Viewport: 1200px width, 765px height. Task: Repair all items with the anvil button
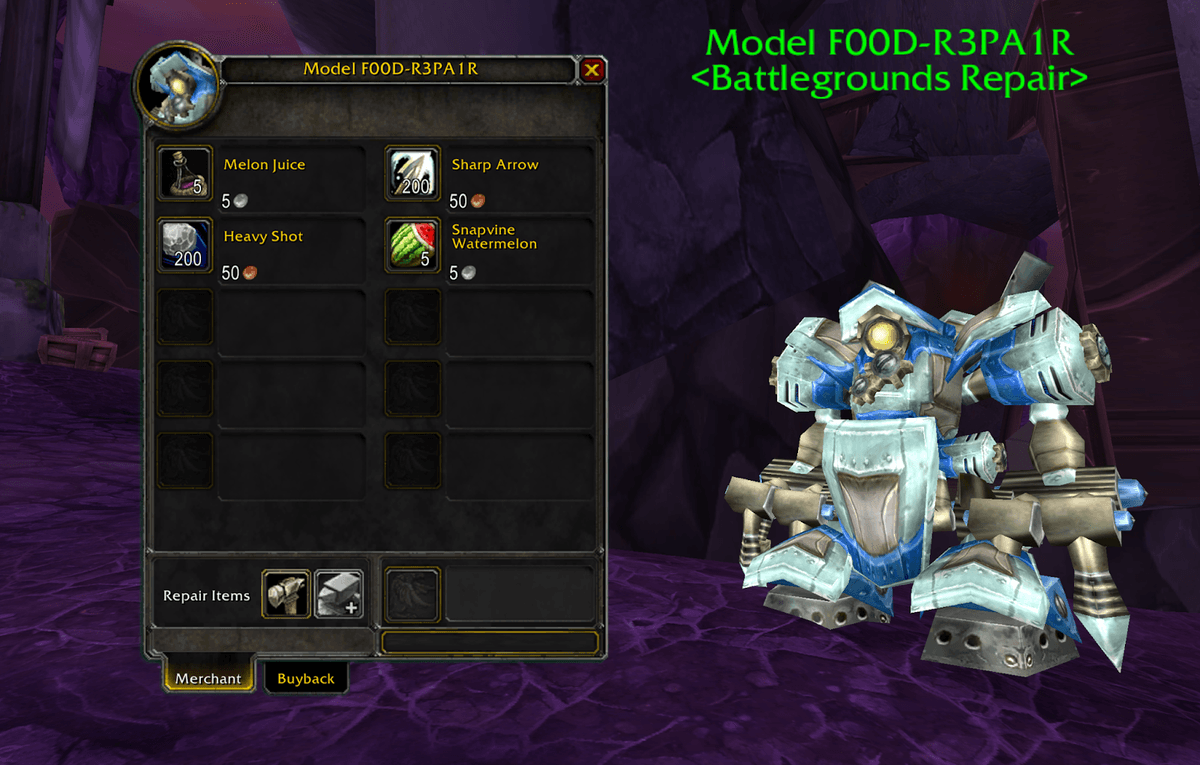[339, 595]
